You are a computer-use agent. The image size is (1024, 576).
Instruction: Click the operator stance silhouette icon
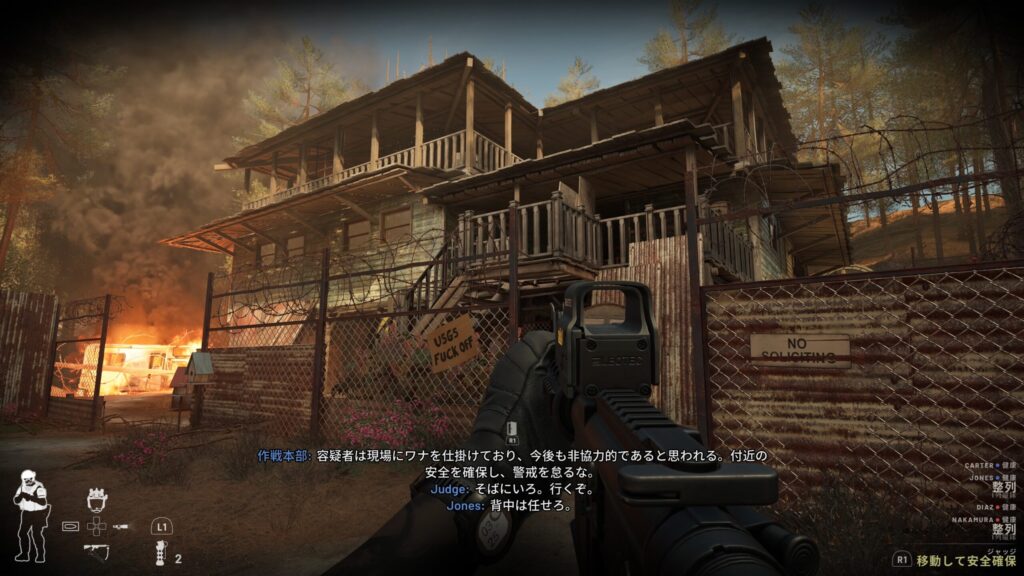(x=29, y=514)
